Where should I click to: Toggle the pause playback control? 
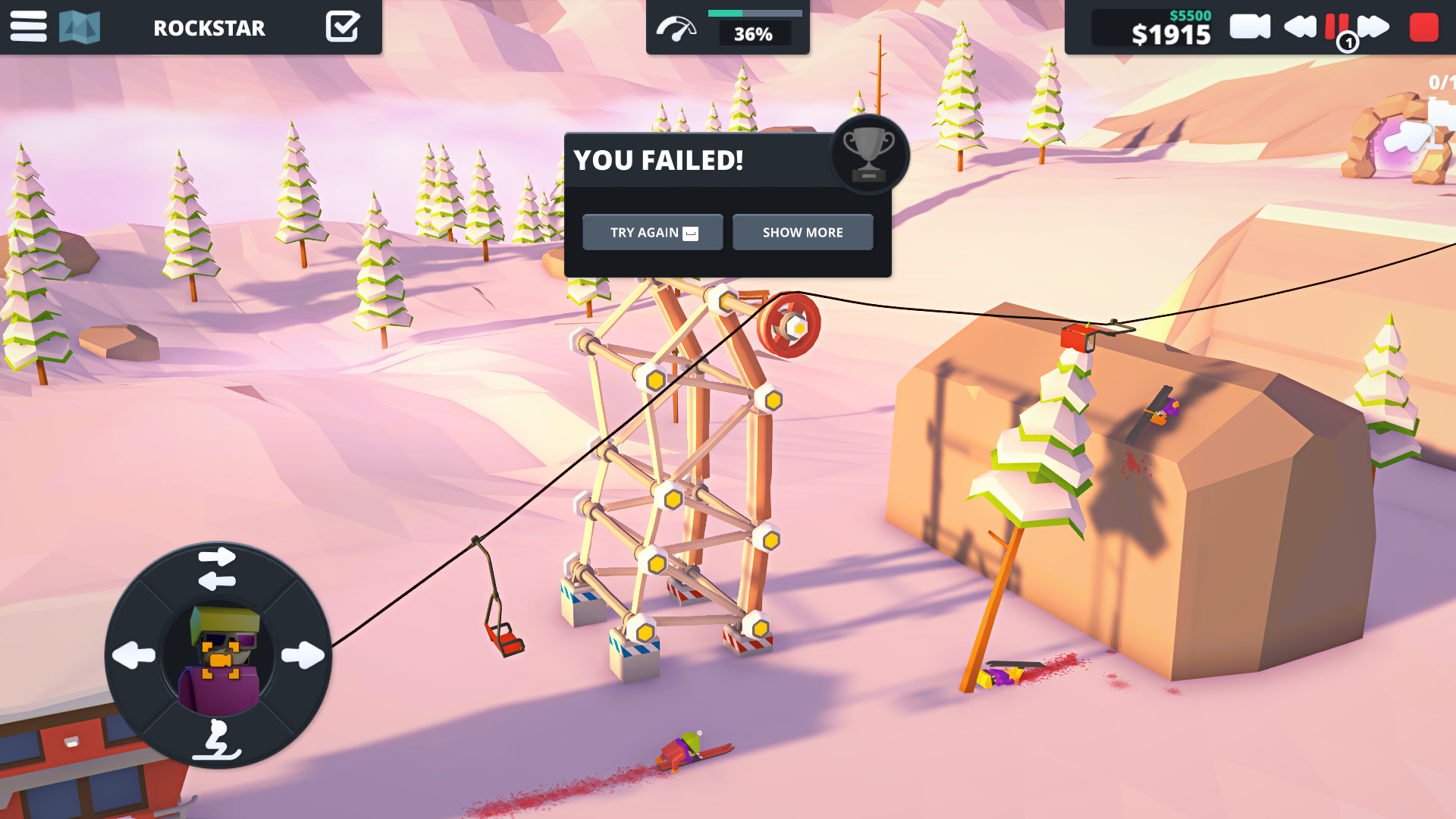coord(1338,25)
